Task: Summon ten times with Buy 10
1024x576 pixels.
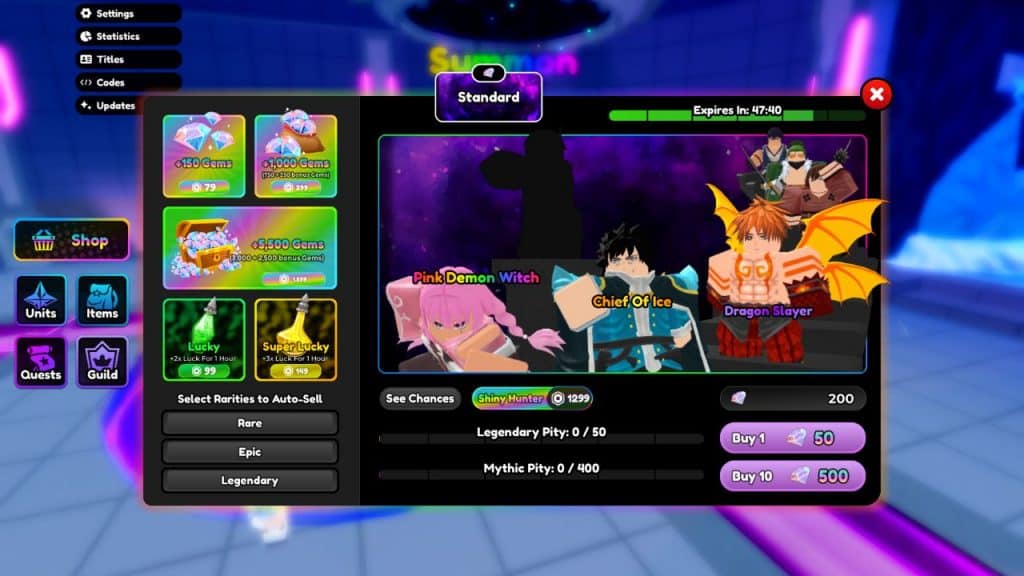Action: 792,476
